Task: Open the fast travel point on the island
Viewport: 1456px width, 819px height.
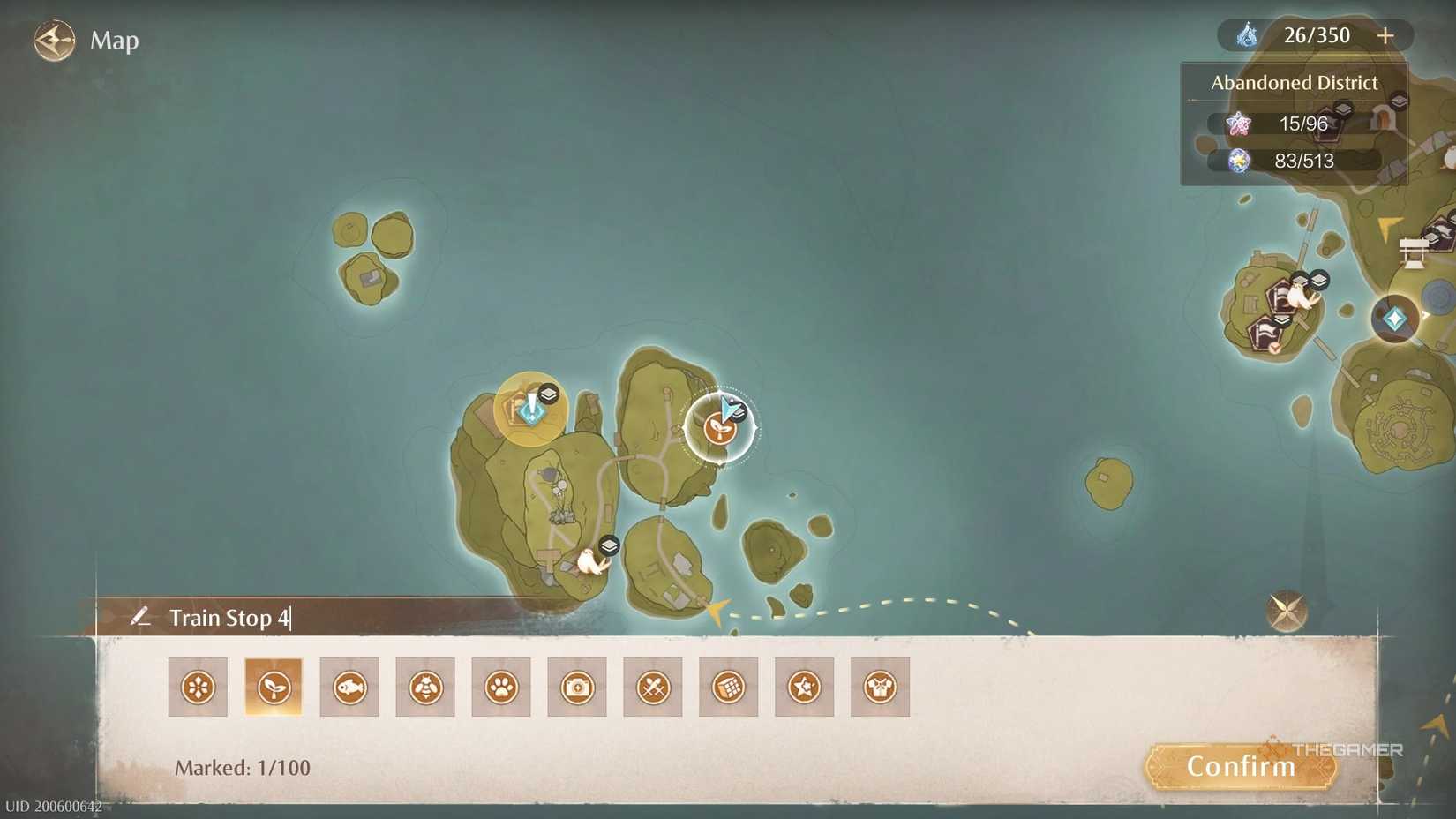Action: point(530,411)
